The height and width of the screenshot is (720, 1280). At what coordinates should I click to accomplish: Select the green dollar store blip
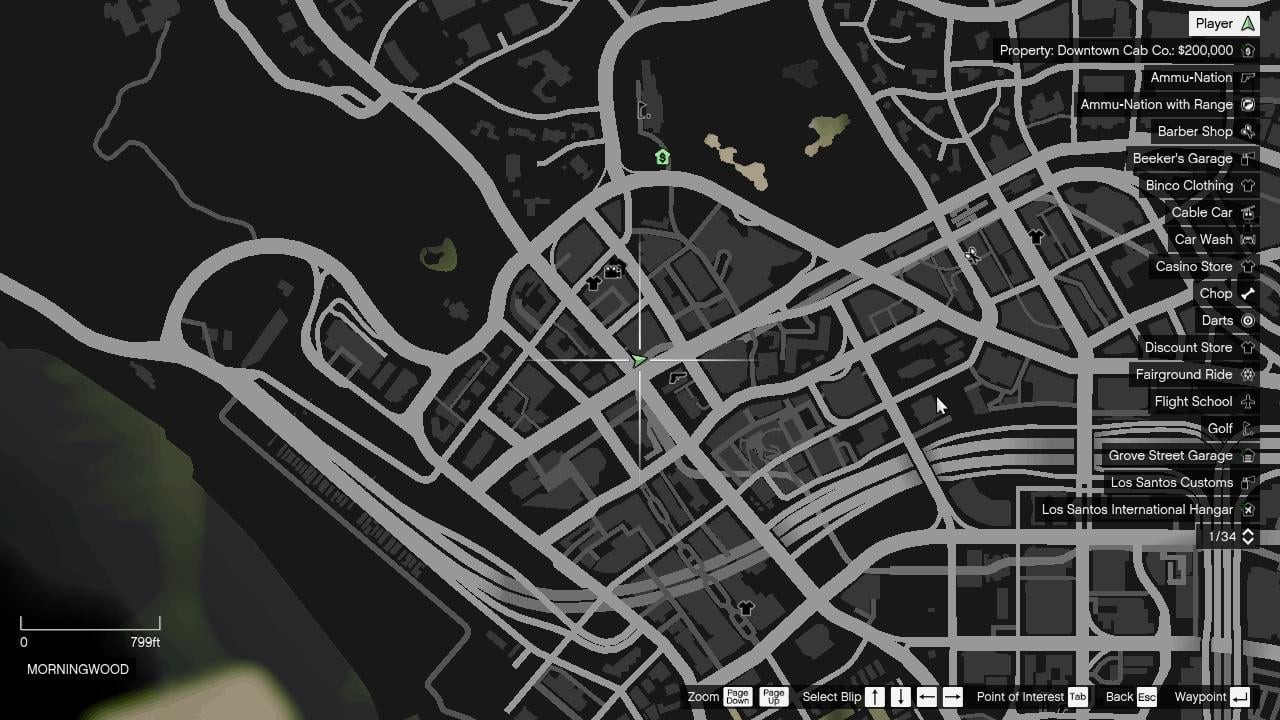point(661,157)
